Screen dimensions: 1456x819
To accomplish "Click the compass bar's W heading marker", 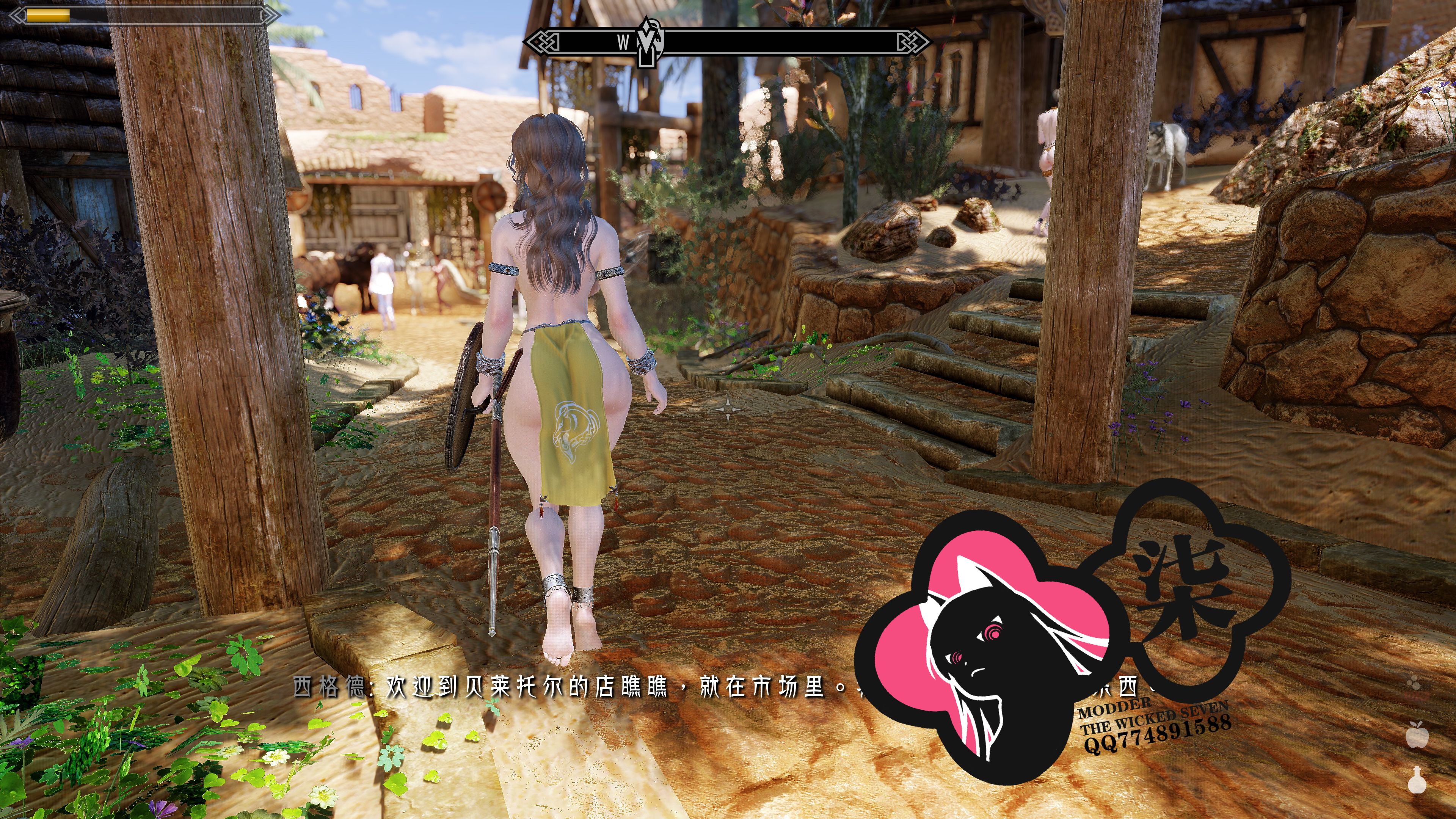I will [623, 42].
